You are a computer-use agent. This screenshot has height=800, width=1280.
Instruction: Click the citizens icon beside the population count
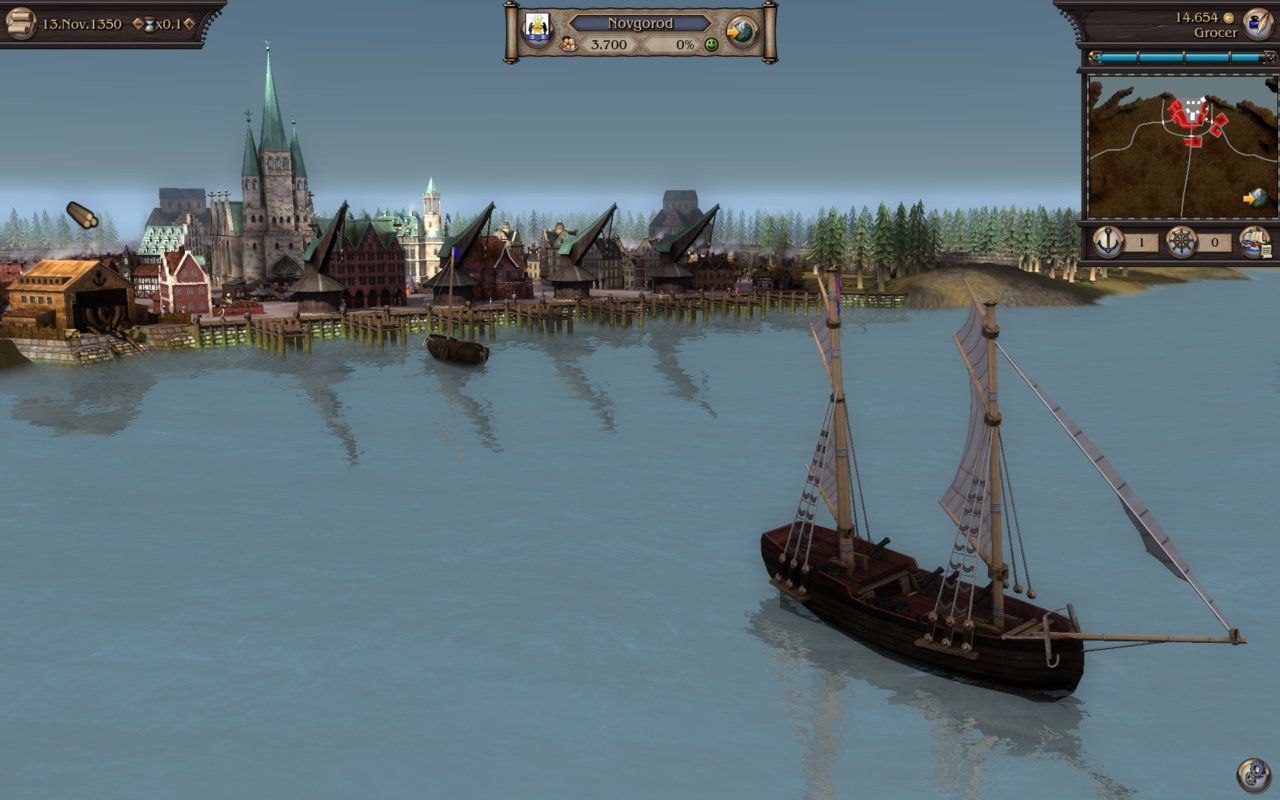[x=570, y=45]
